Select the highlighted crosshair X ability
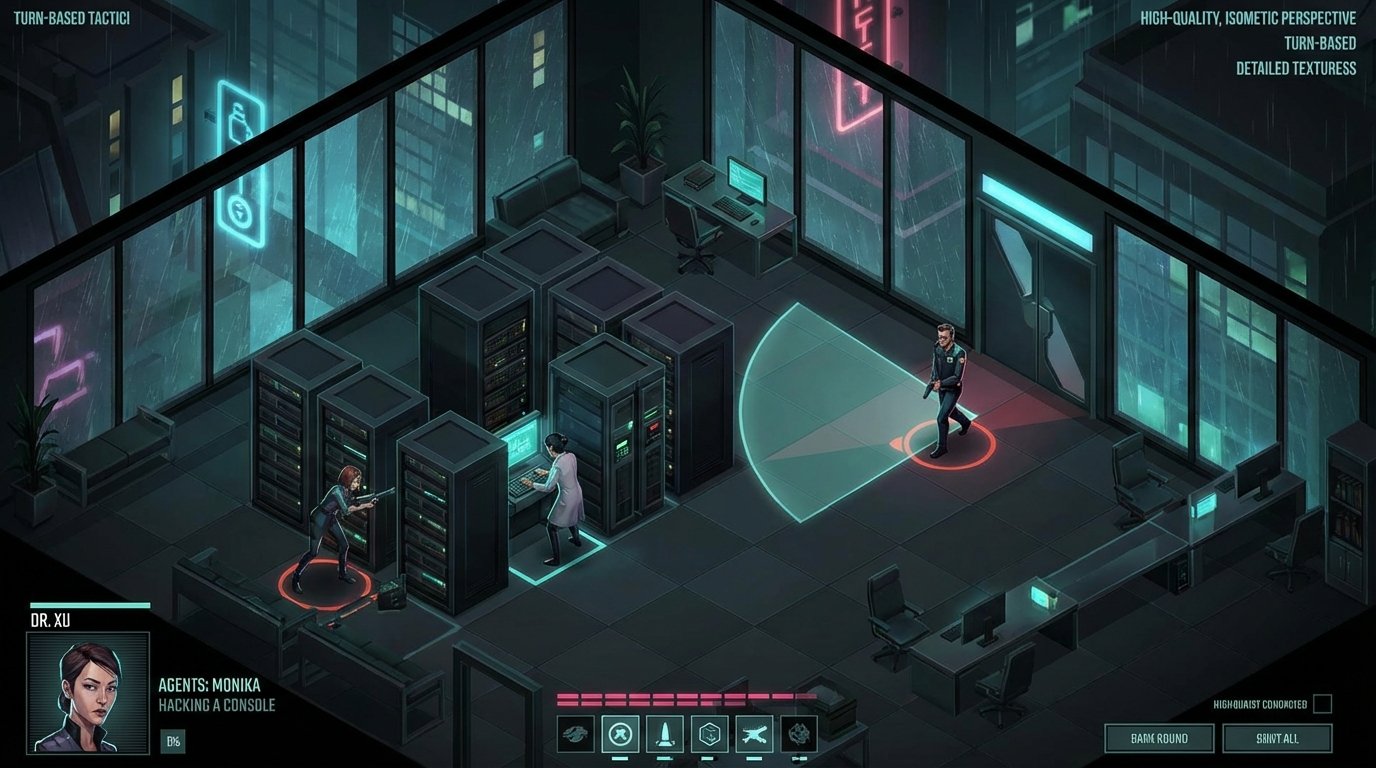Viewport: 1376px width, 768px height. [620, 733]
